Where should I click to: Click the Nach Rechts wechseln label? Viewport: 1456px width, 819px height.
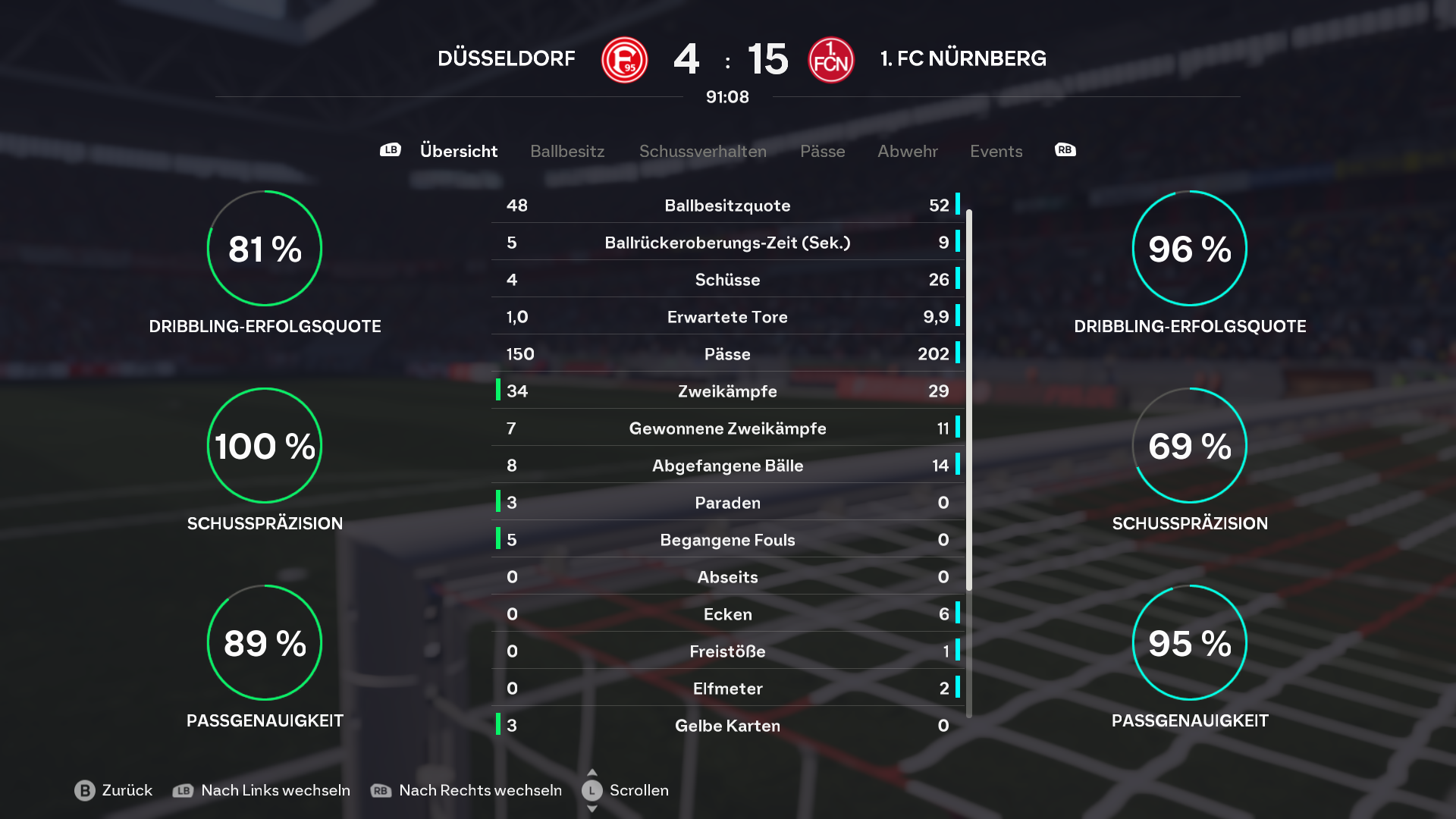(x=480, y=790)
